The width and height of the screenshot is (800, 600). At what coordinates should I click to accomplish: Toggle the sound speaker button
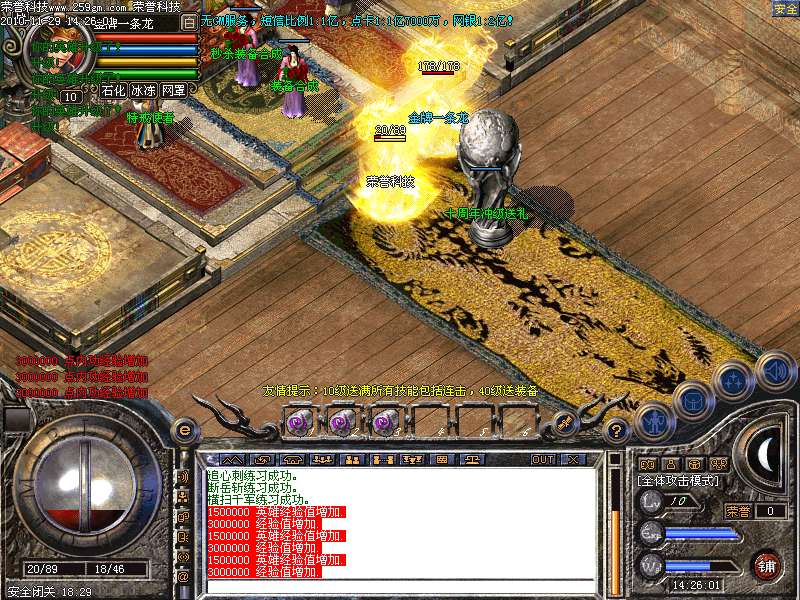(775, 369)
